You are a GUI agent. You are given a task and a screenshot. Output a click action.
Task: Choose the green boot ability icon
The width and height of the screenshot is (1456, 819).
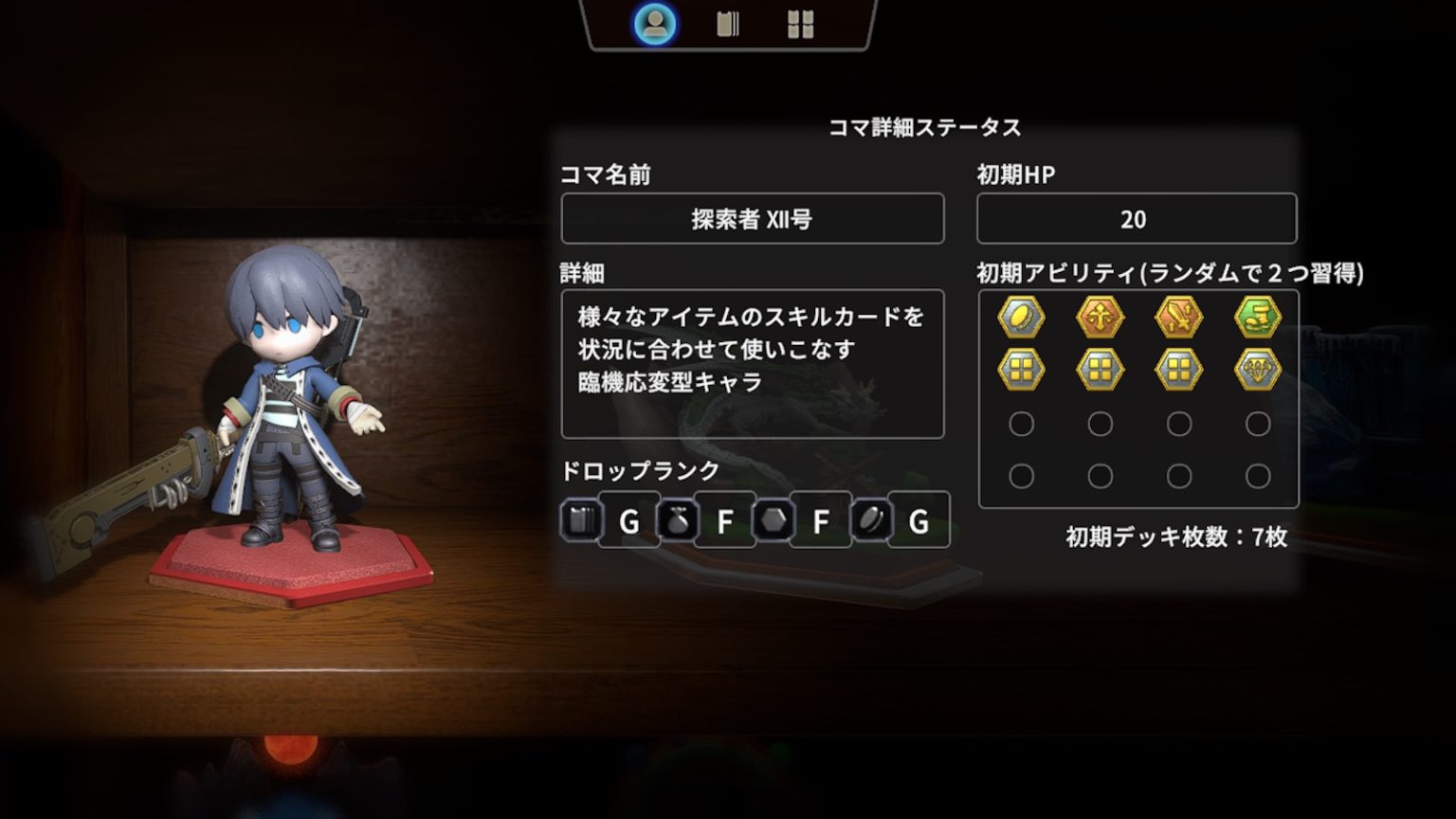pyautogui.click(x=1258, y=317)
